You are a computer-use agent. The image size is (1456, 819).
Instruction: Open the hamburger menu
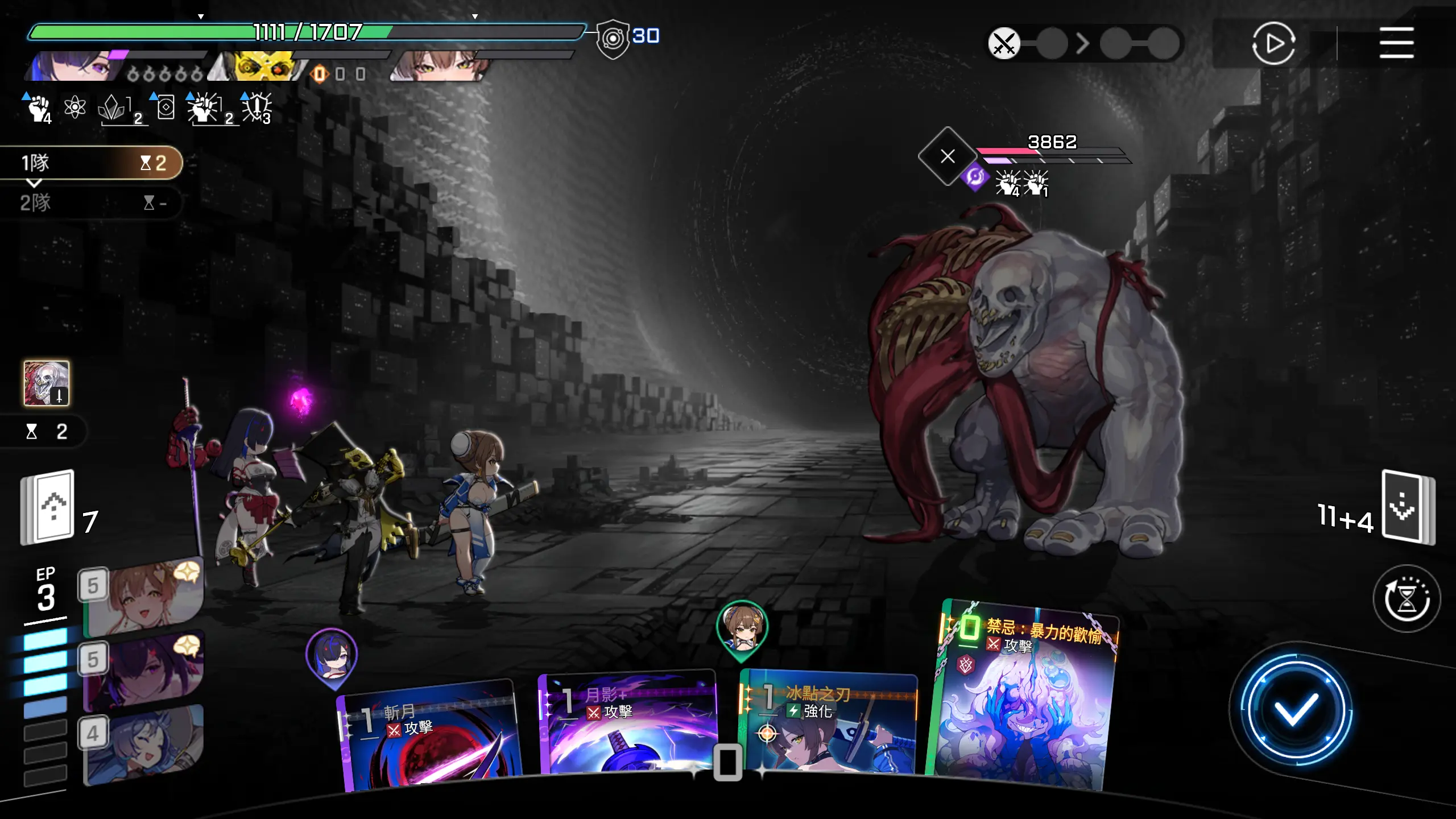point(1396,43)
